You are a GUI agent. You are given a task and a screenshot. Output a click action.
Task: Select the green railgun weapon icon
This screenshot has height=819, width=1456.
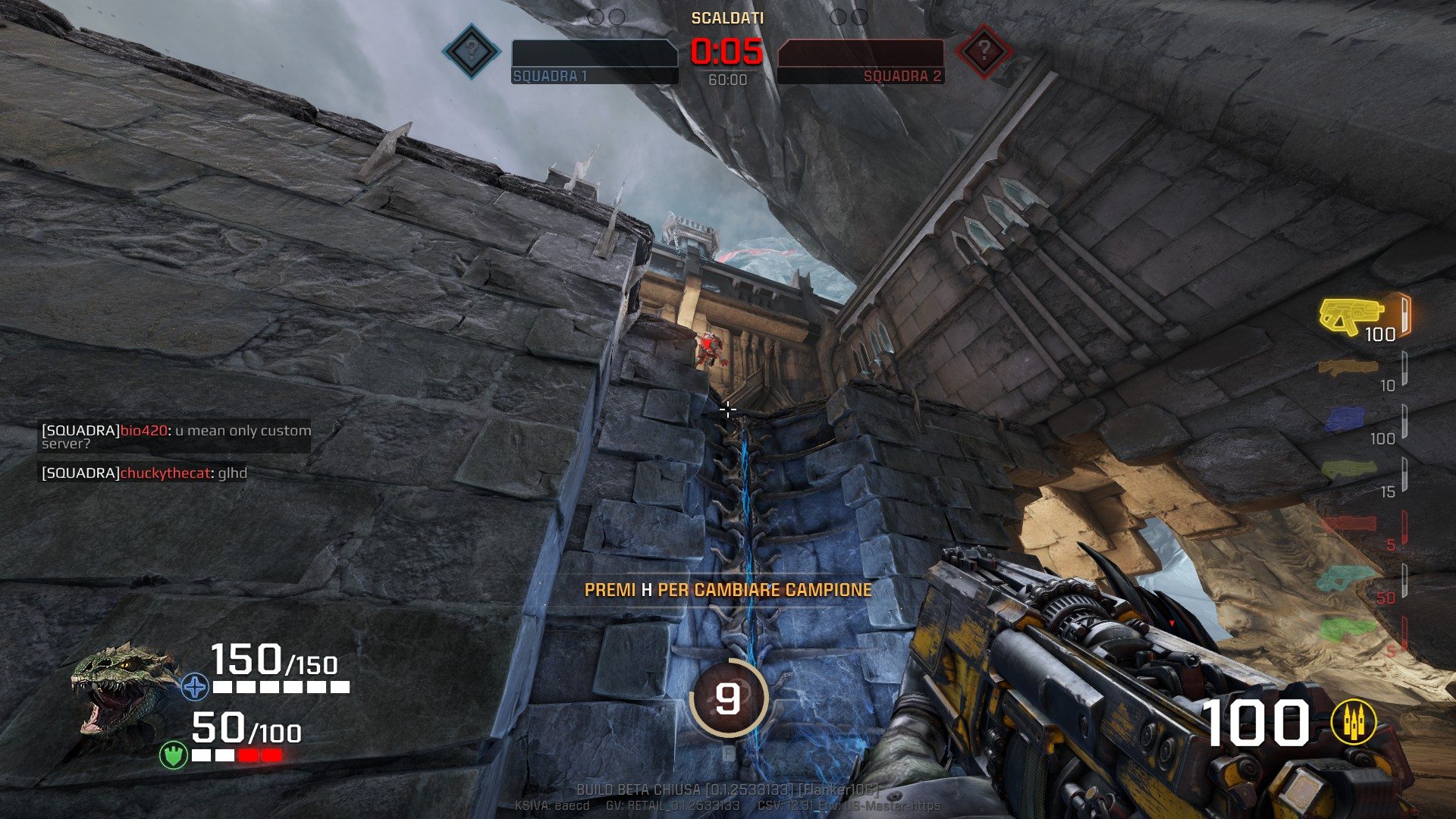coord(1348,629)
